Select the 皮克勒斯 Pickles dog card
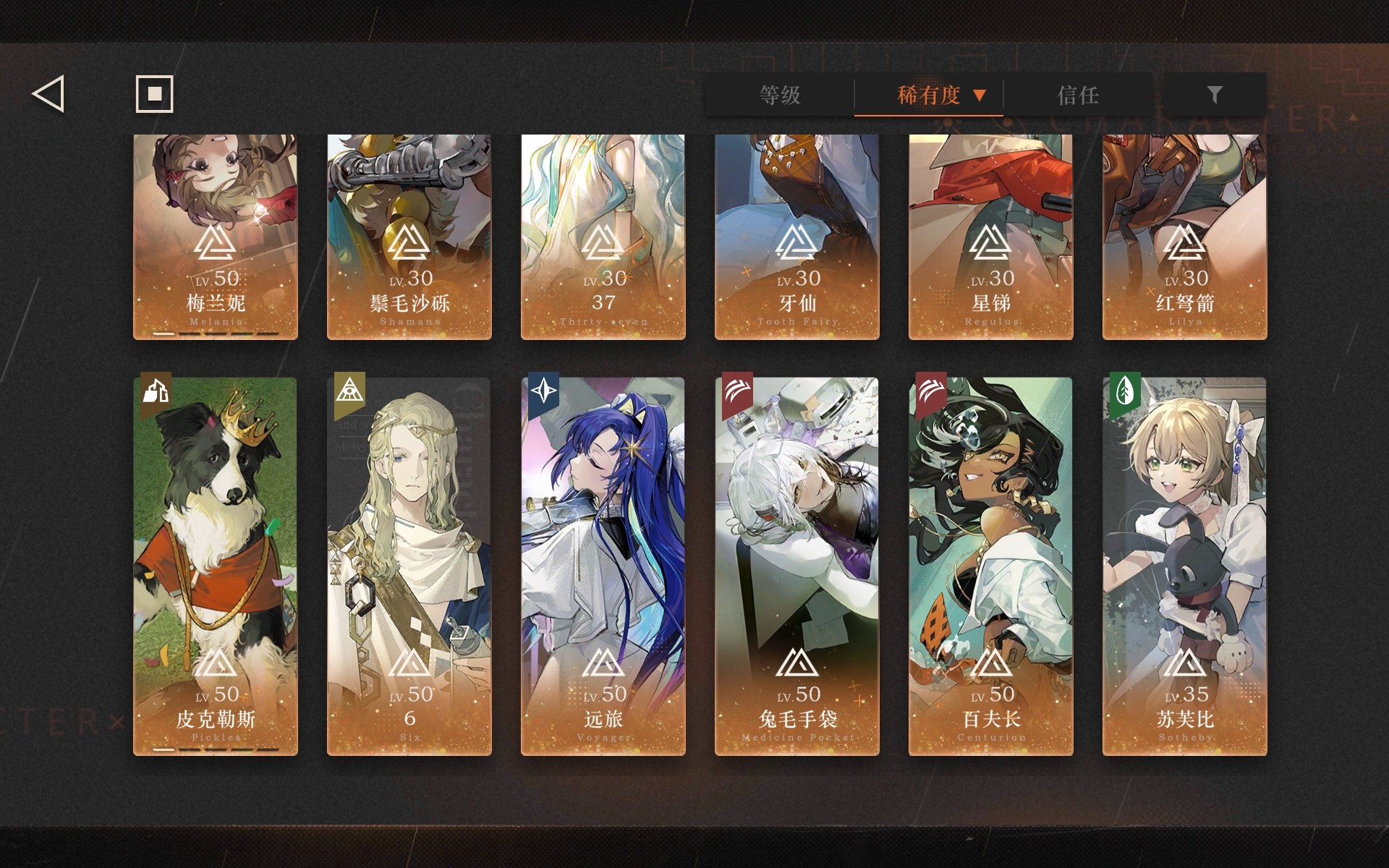Screen dimensions: 1389x868 pyautogui.click(x=216, y=566)
